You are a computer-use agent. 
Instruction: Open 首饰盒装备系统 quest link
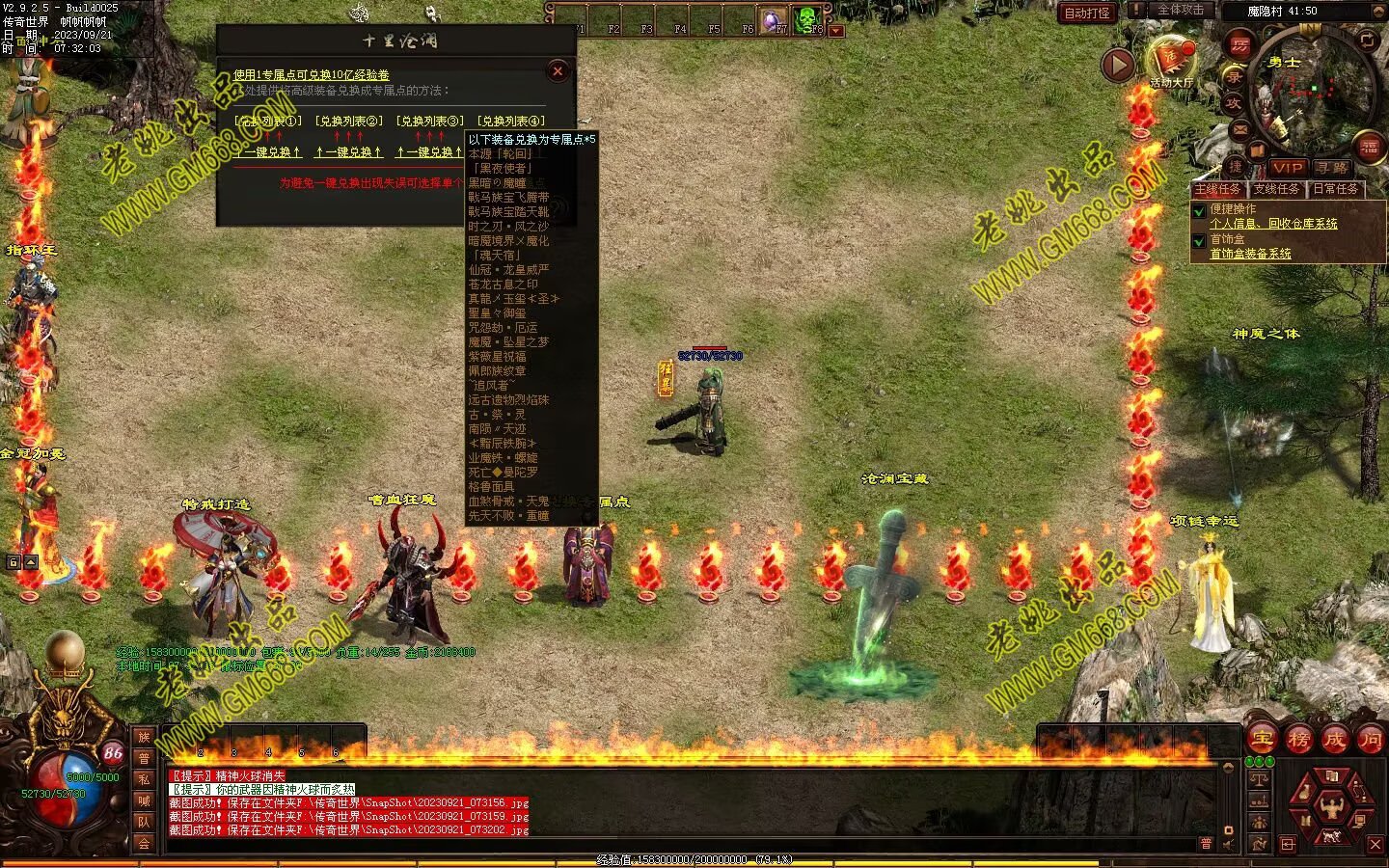[1250, 254]
